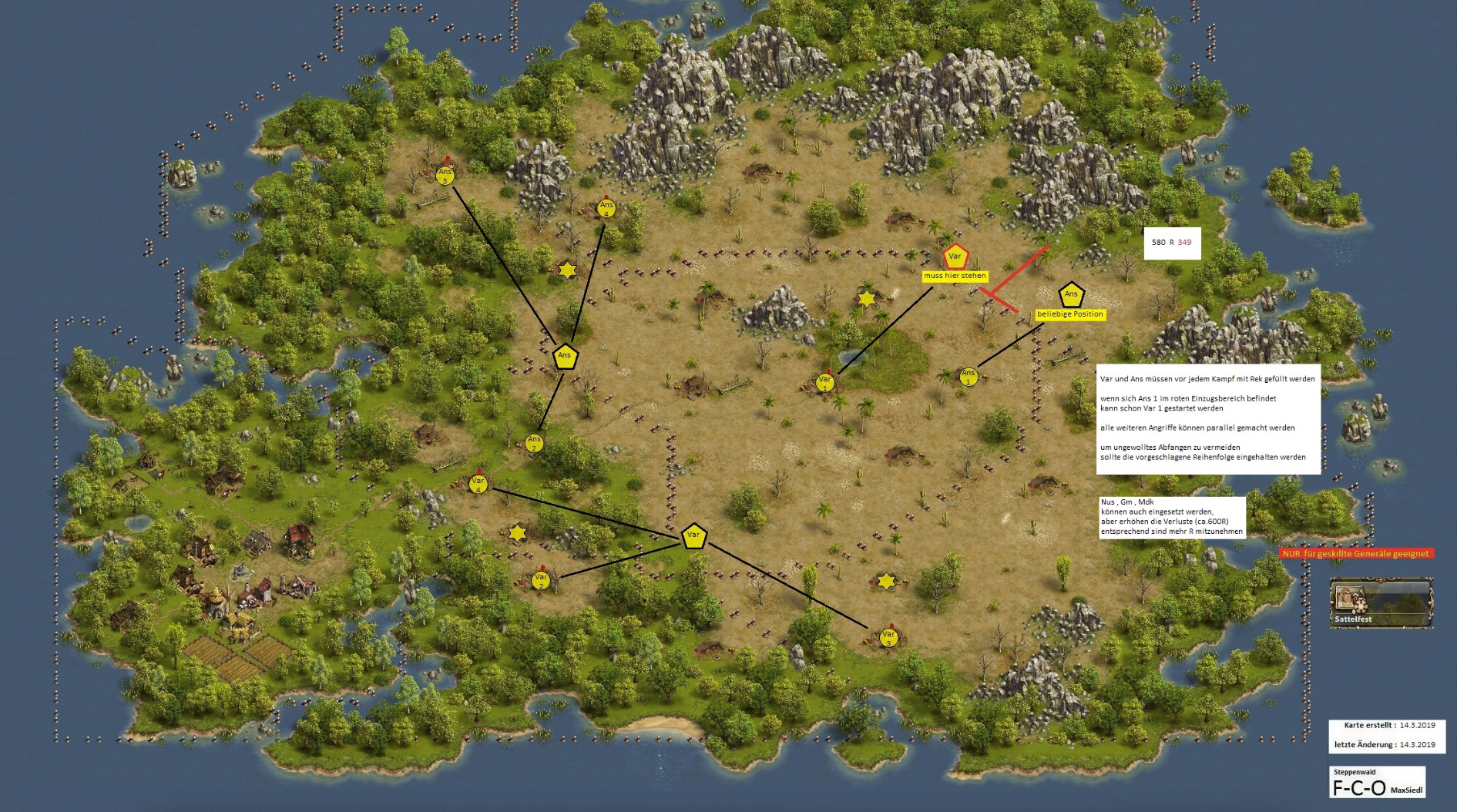Choose the Var pentagon linked to Var 4
The width and height of the screenshot is (1457, 812).
point(693,536)
